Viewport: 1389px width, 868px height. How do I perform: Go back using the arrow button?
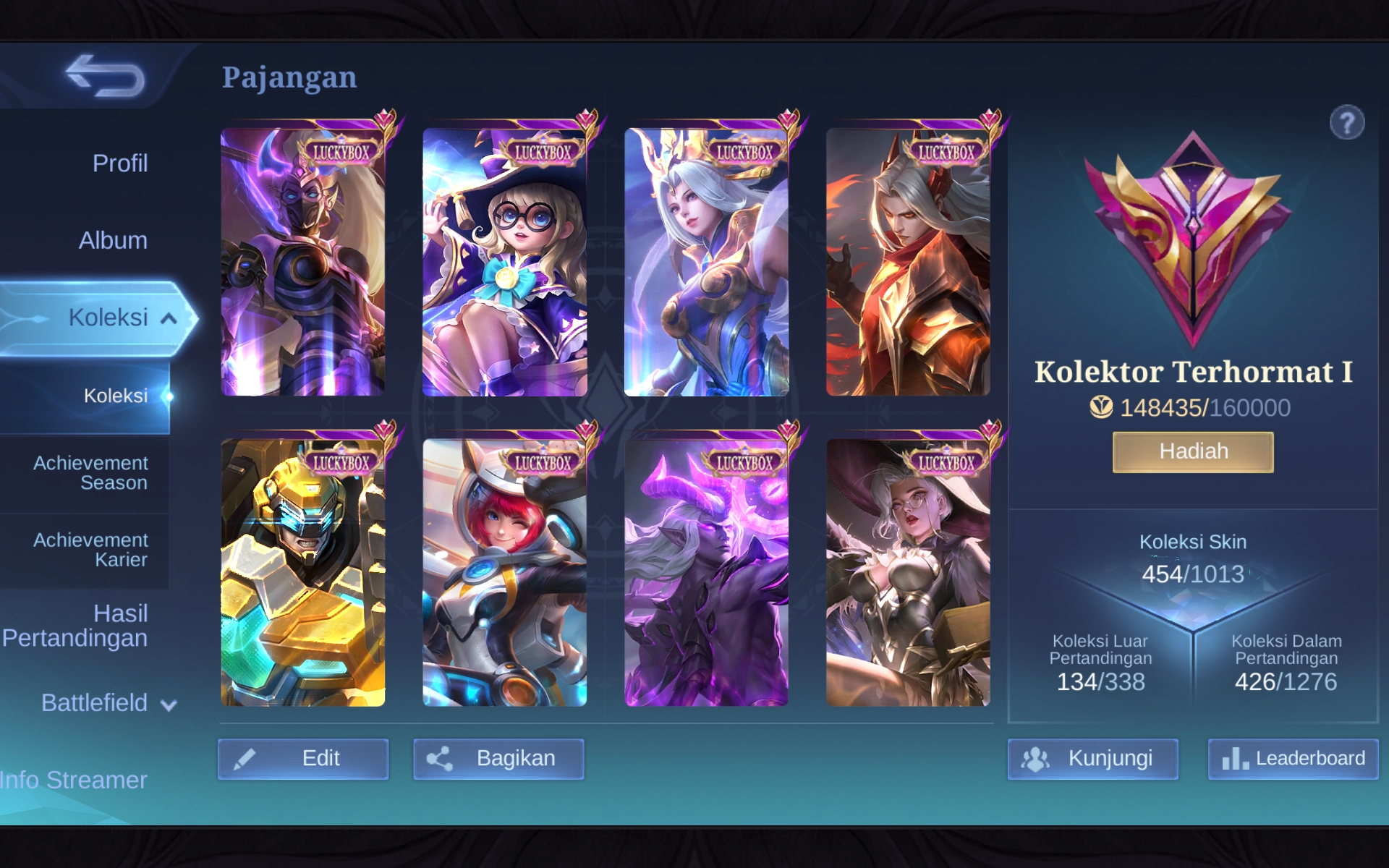[x=105, y=76]
